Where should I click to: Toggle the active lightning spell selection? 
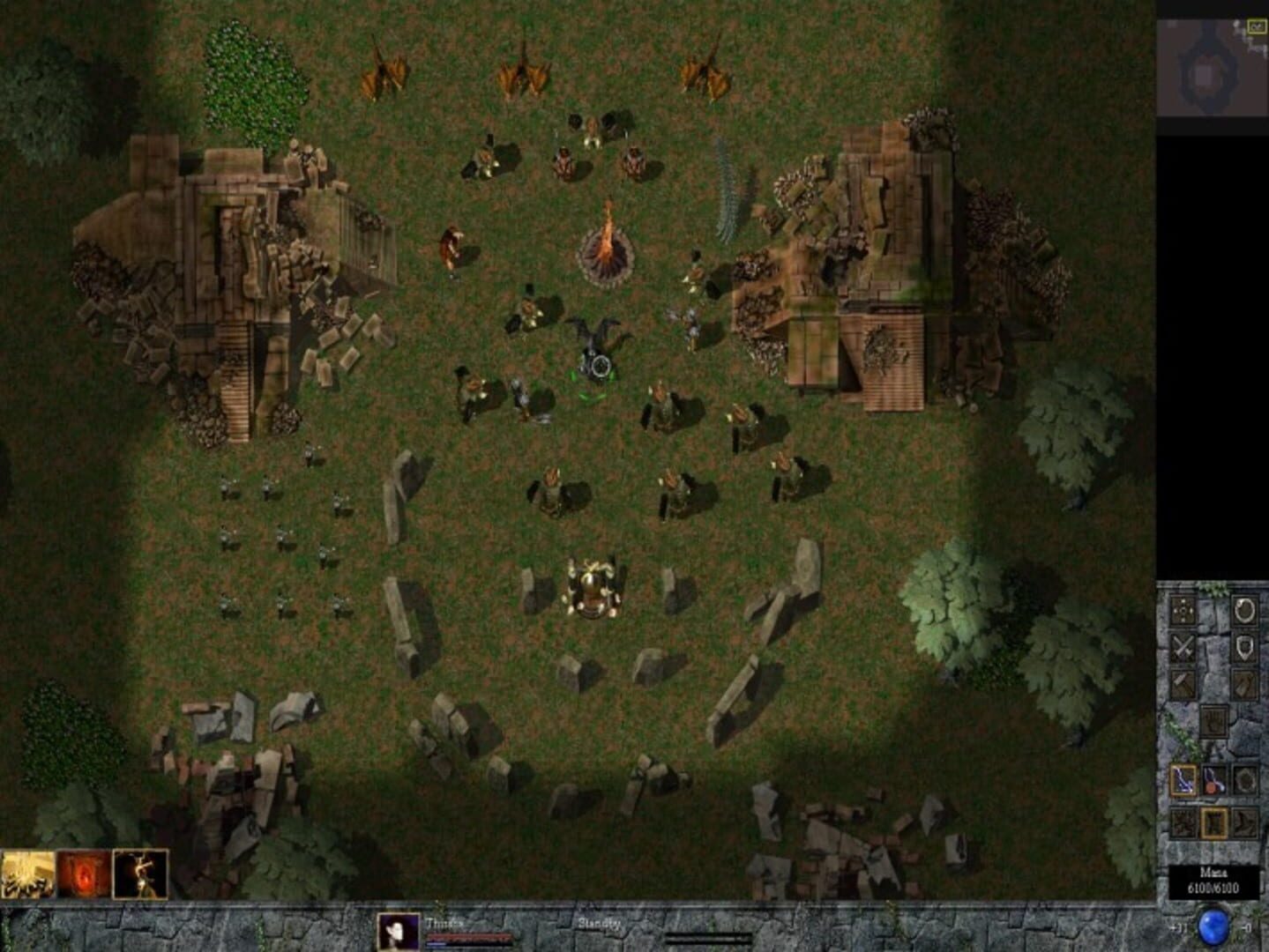coord(1183,779)
